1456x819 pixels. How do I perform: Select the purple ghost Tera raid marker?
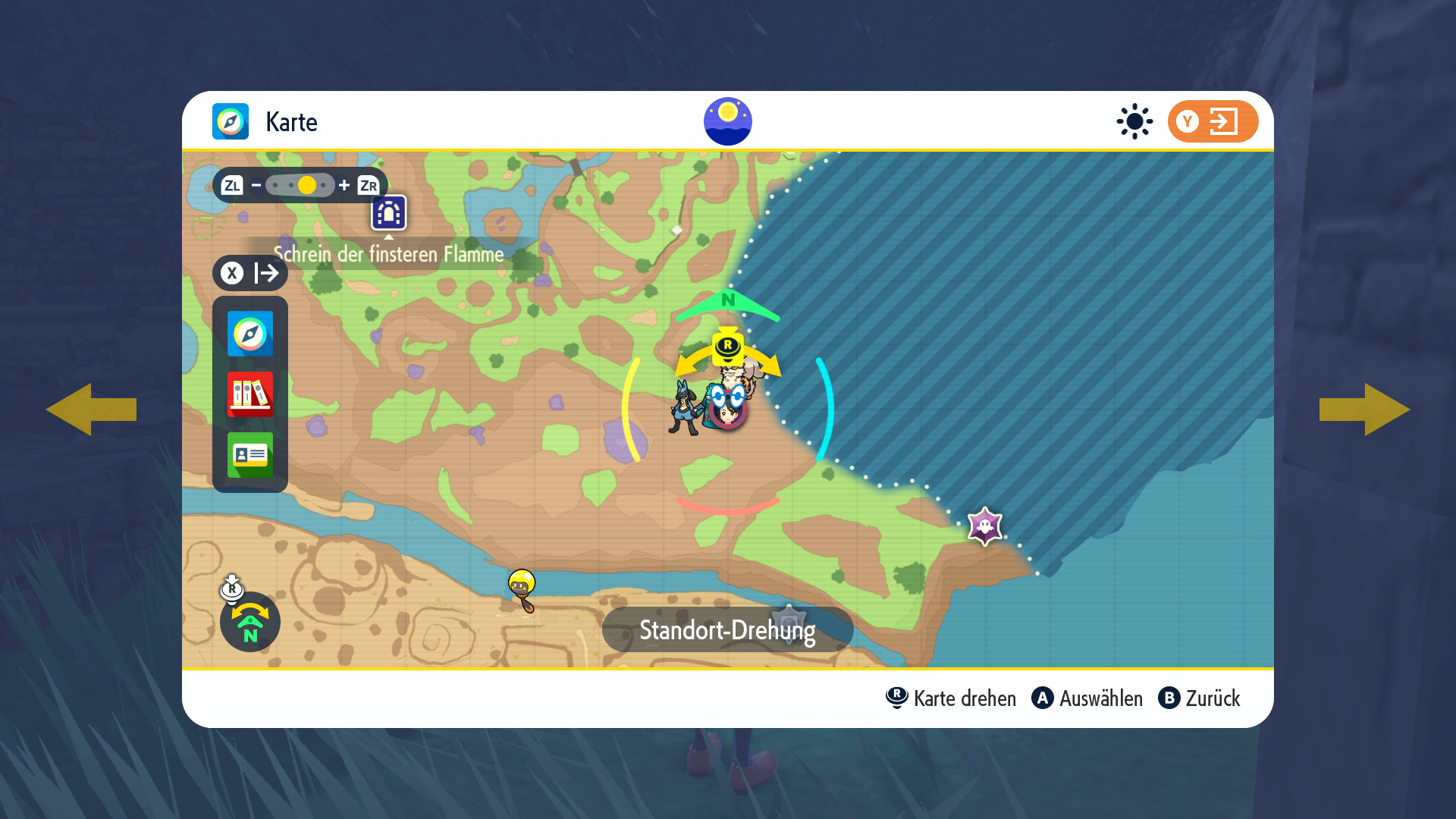click(984, 526)
